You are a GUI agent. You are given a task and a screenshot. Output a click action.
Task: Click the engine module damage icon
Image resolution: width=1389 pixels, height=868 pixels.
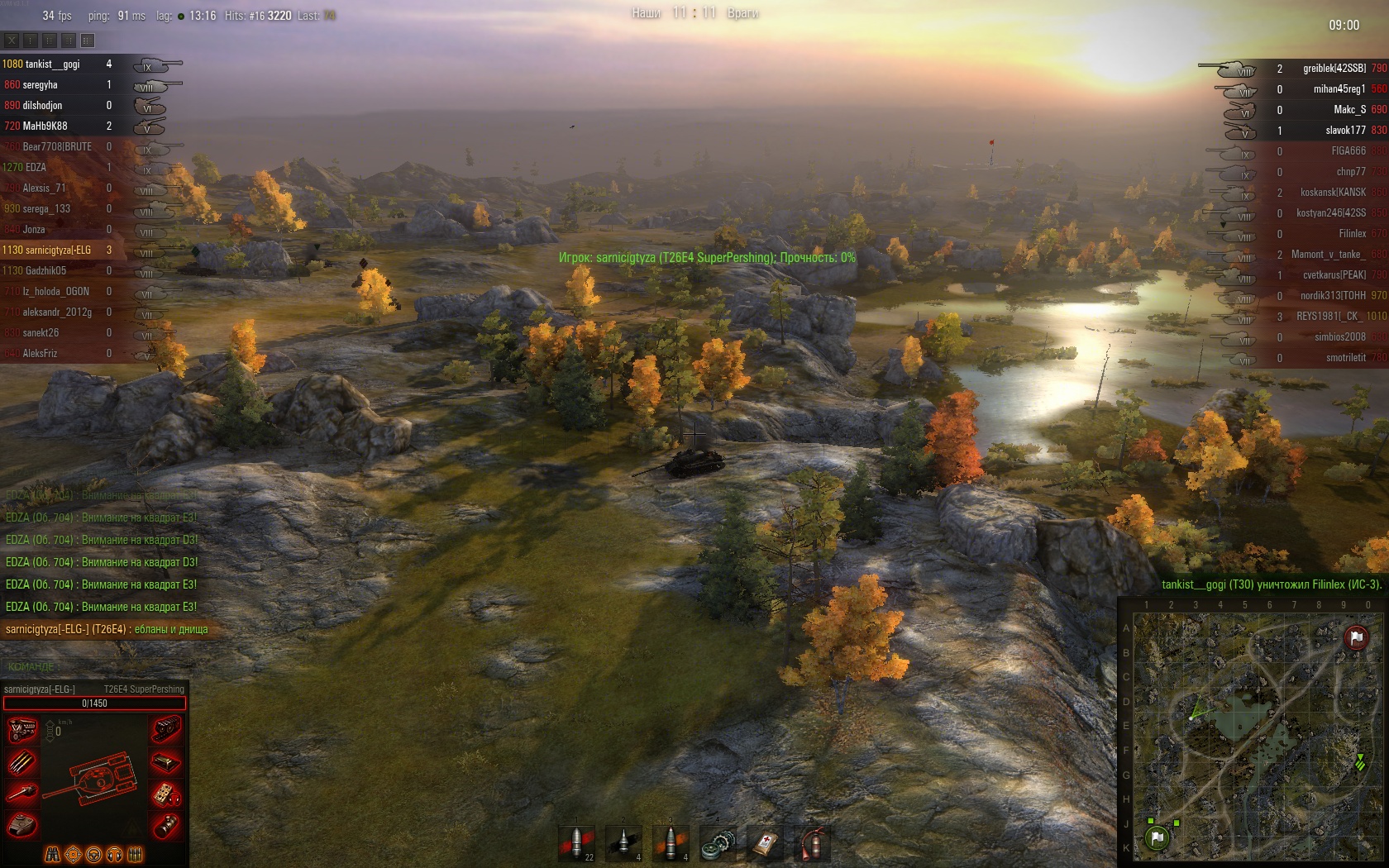pyautogui.click(x=22, y=730)
